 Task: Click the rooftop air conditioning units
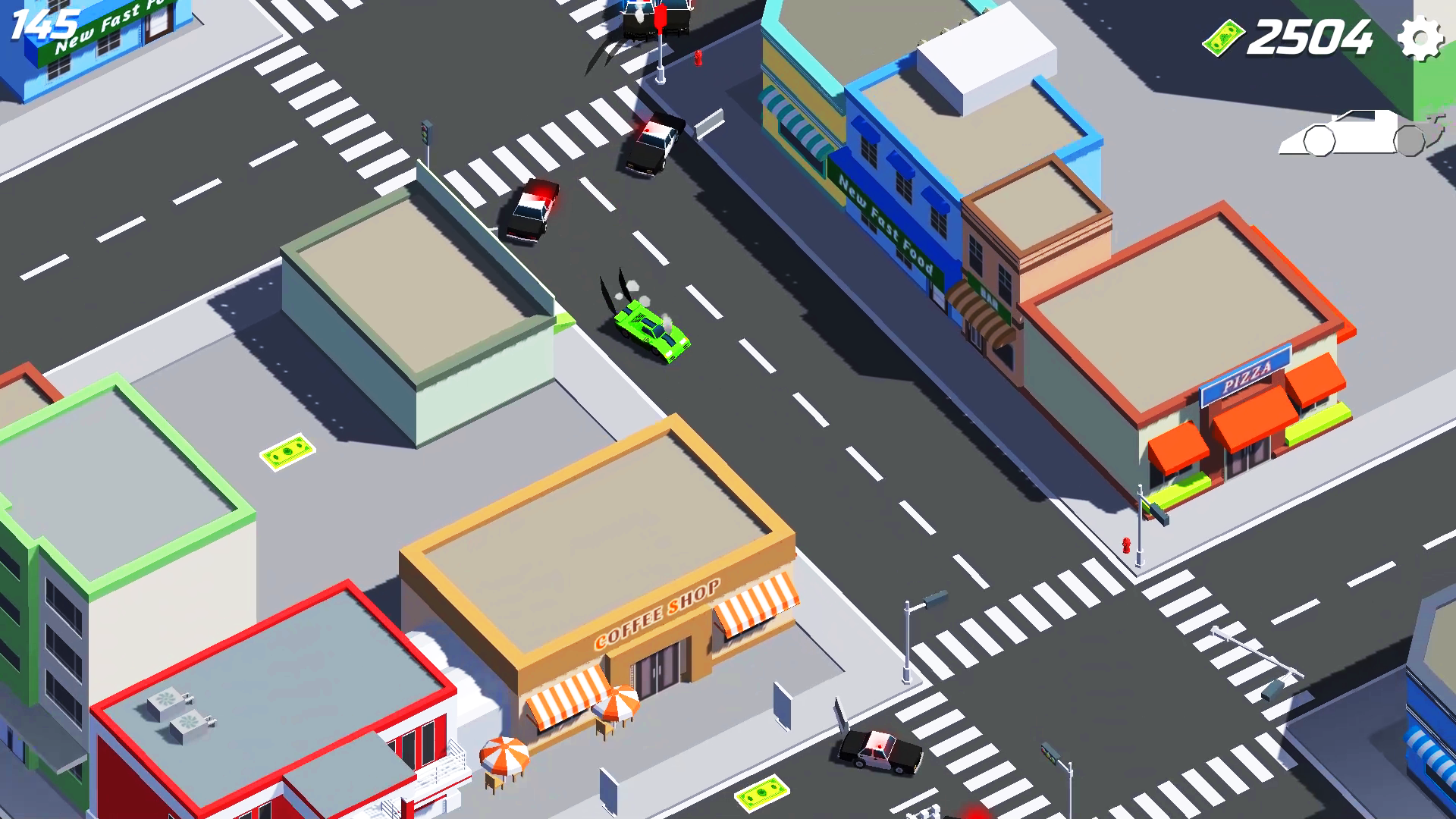(177, 713)
